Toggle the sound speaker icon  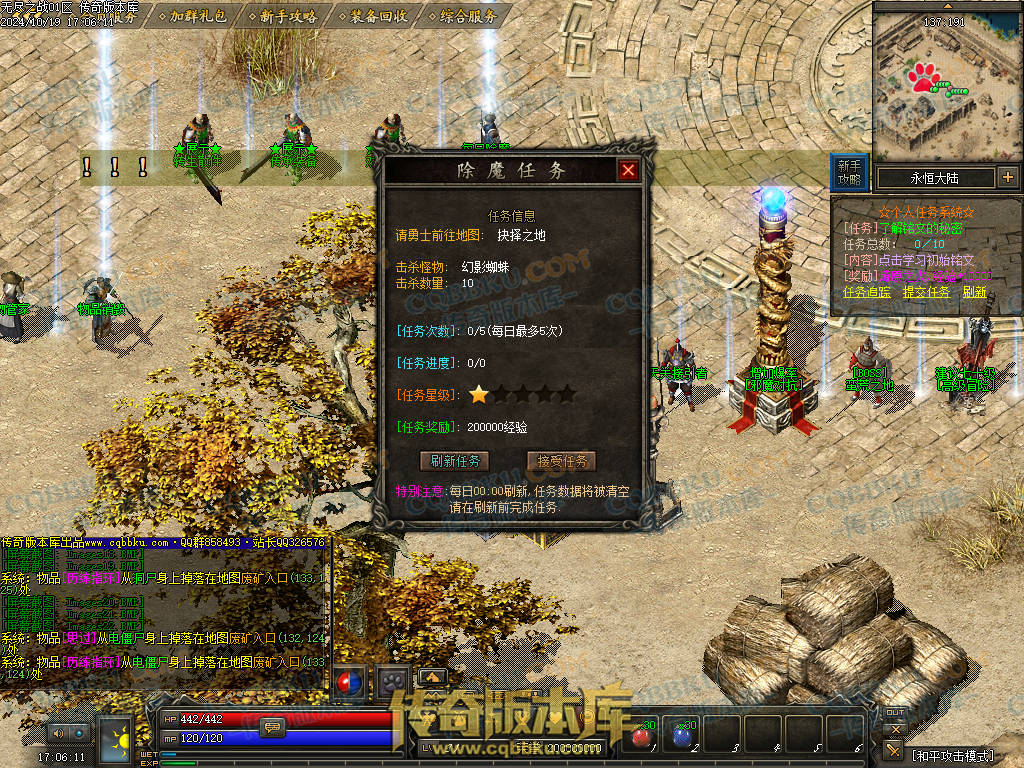coord(58,733)
